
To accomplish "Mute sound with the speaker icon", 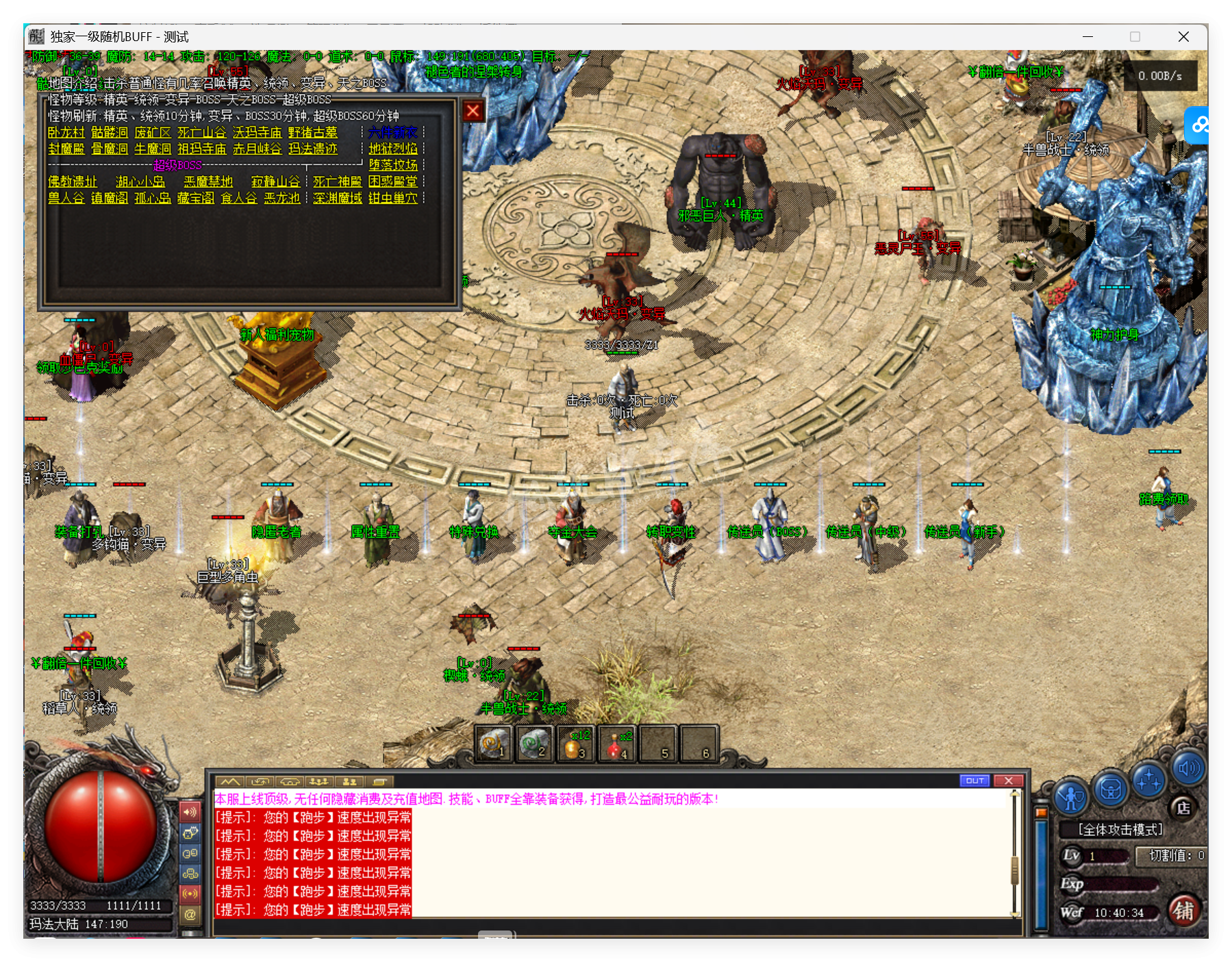I will point(1187,770).
